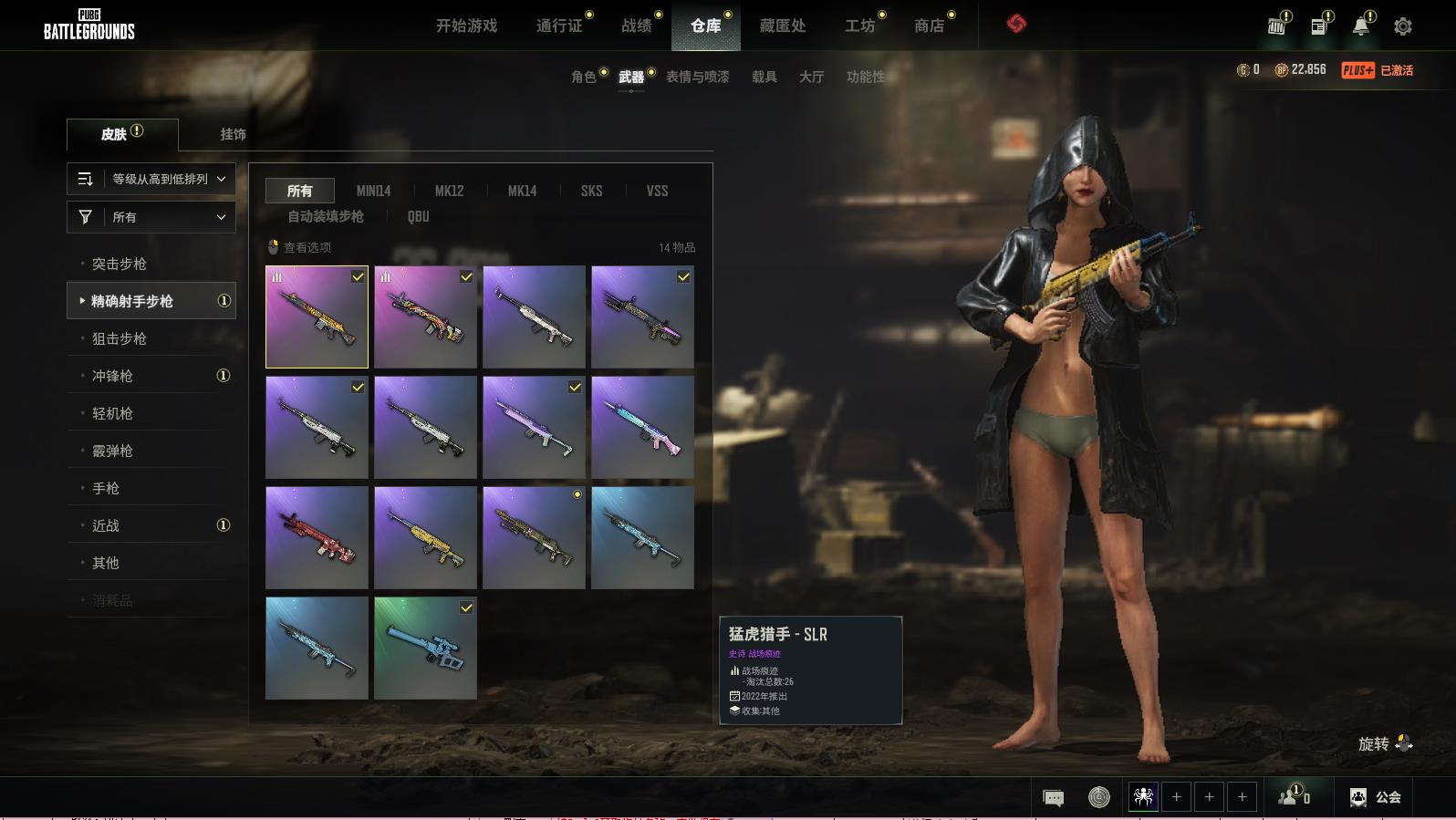This screenshot has width=1456, height=820.
Task: Select the 载具 vehicle sub-tab
Action: coord(764,77)
